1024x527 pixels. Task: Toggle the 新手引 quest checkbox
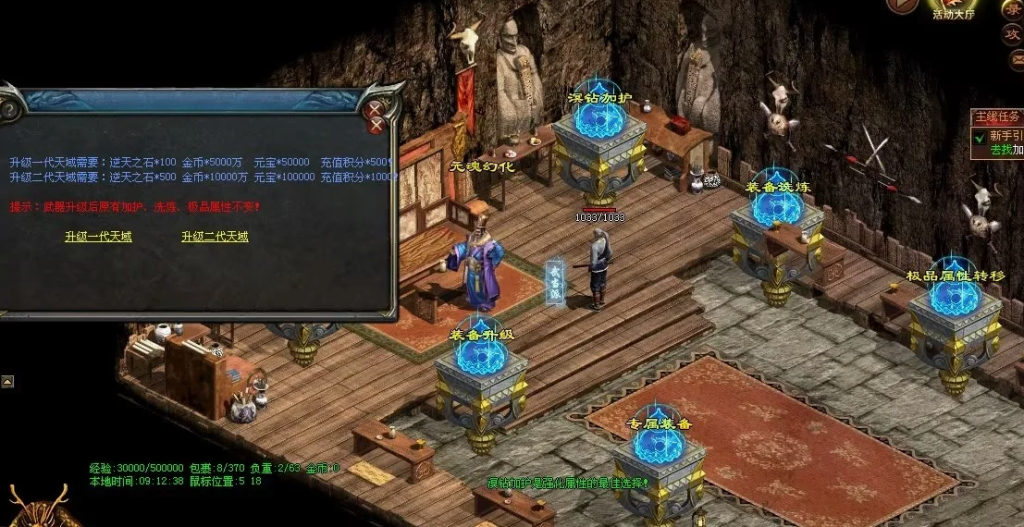(x=979, y=137)
